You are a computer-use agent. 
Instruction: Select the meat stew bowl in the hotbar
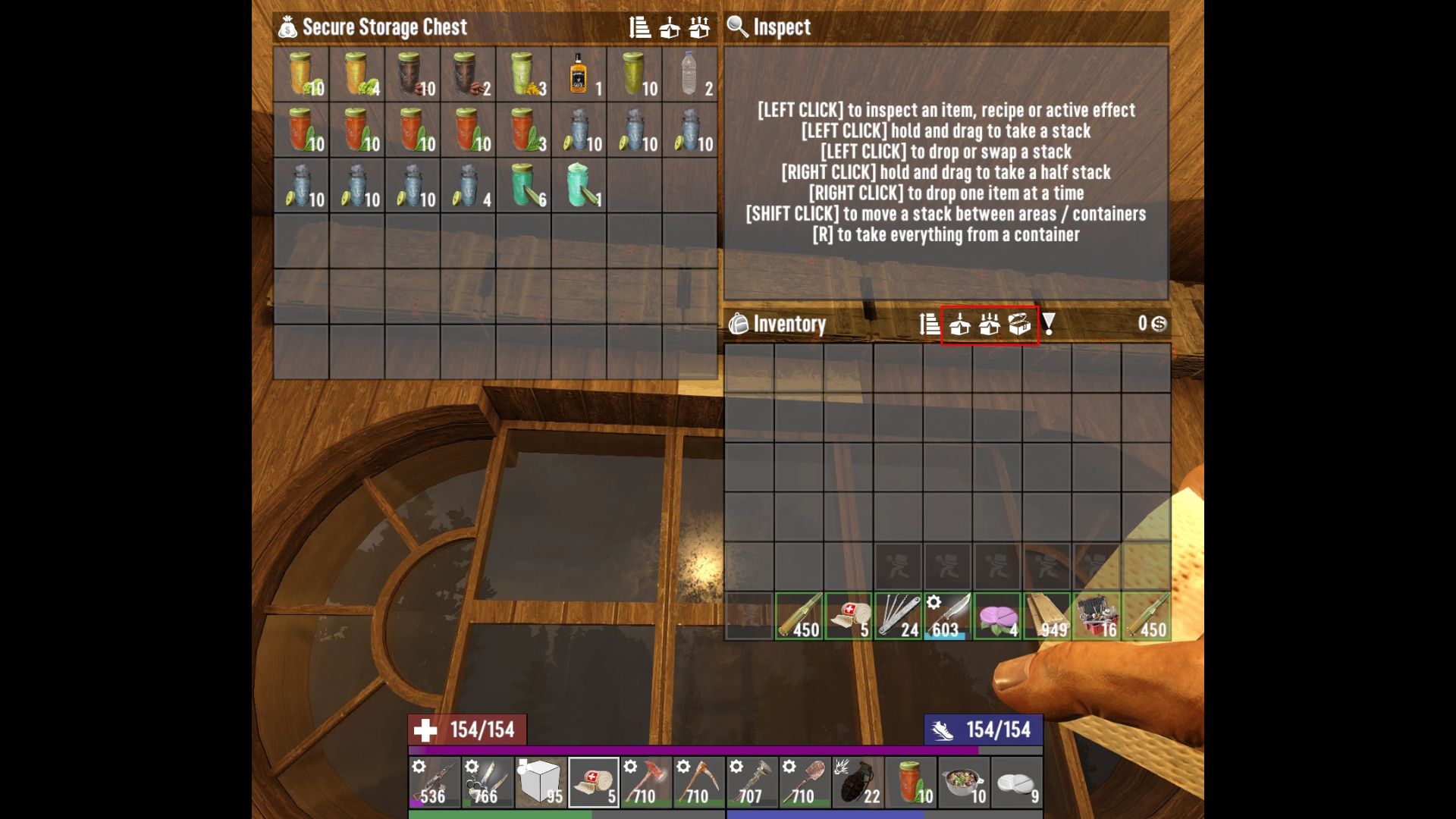click(963, 781)
